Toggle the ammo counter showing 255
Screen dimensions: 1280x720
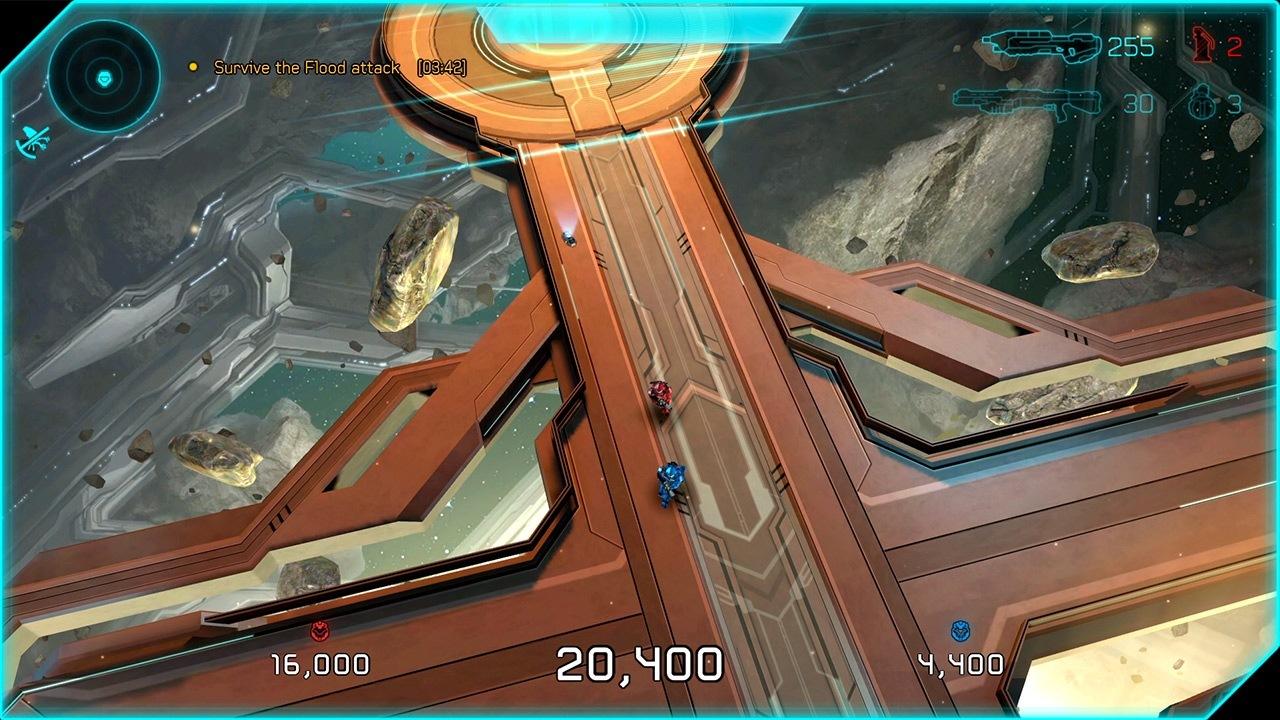tap(1133, 44)
